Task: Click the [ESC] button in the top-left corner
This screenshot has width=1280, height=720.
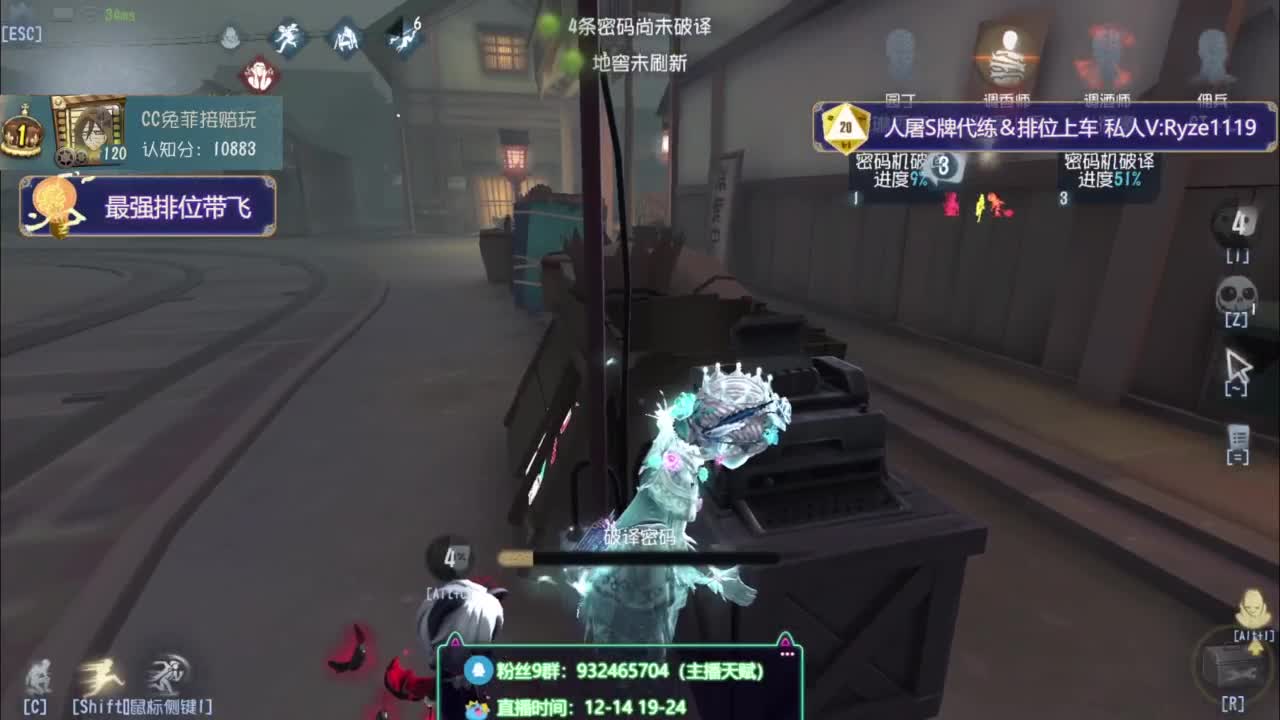Action: [22, 32]
